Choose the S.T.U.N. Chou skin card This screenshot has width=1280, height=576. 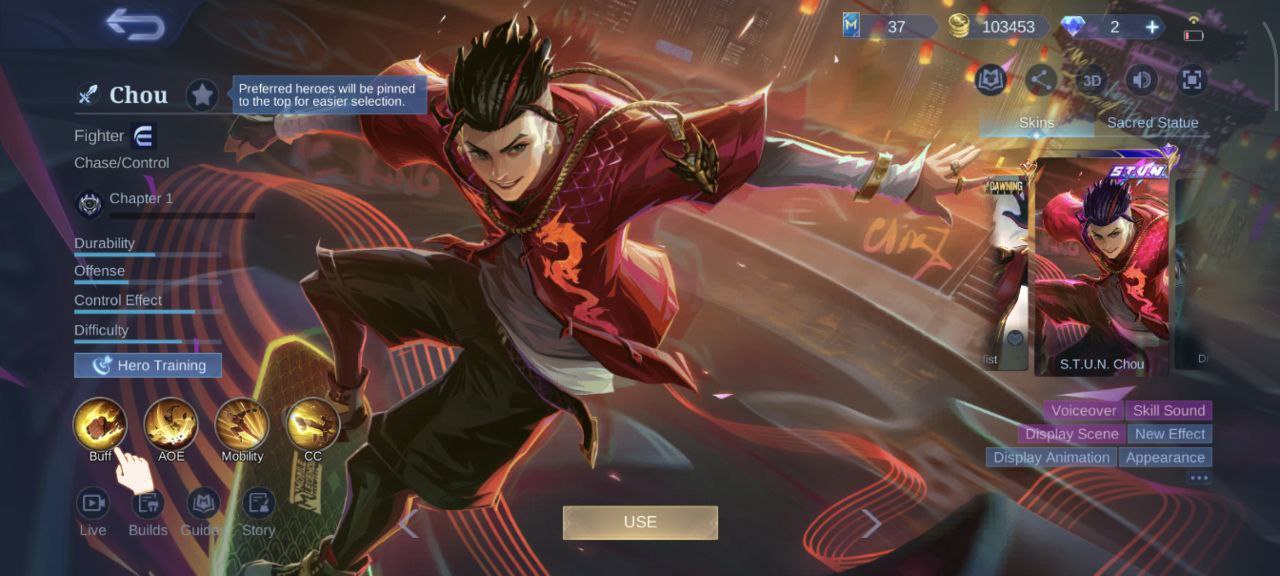coord(1101,265)
